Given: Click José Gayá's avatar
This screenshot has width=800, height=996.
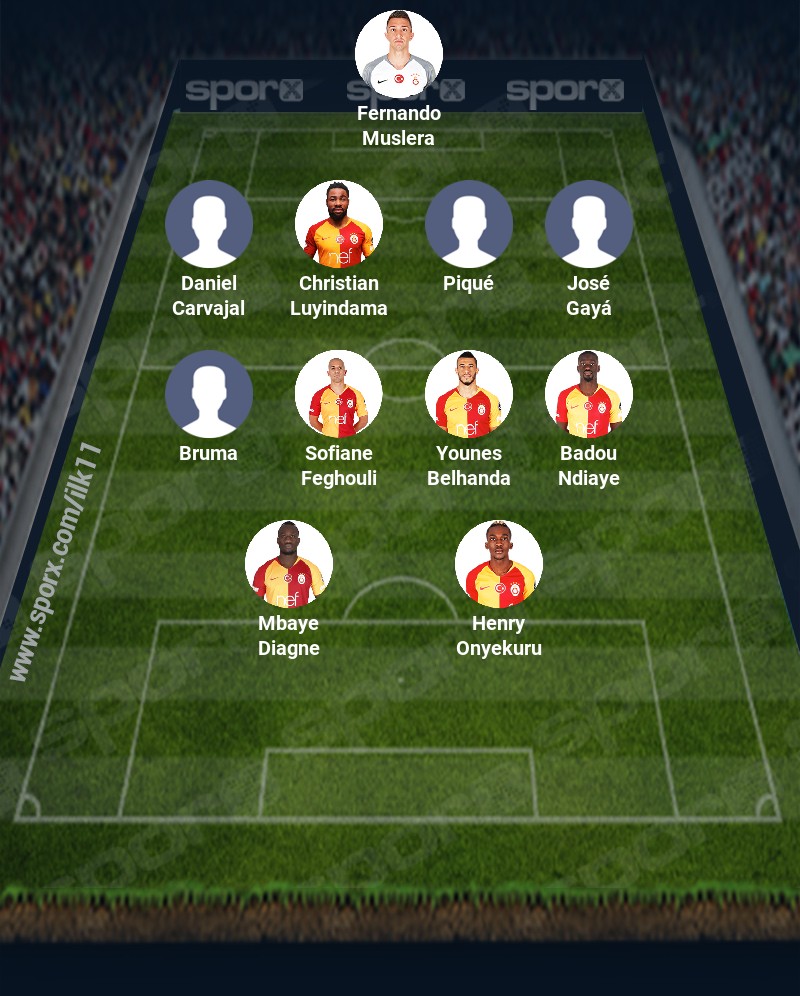Looking at the screenshot, I should pos(589,224).
